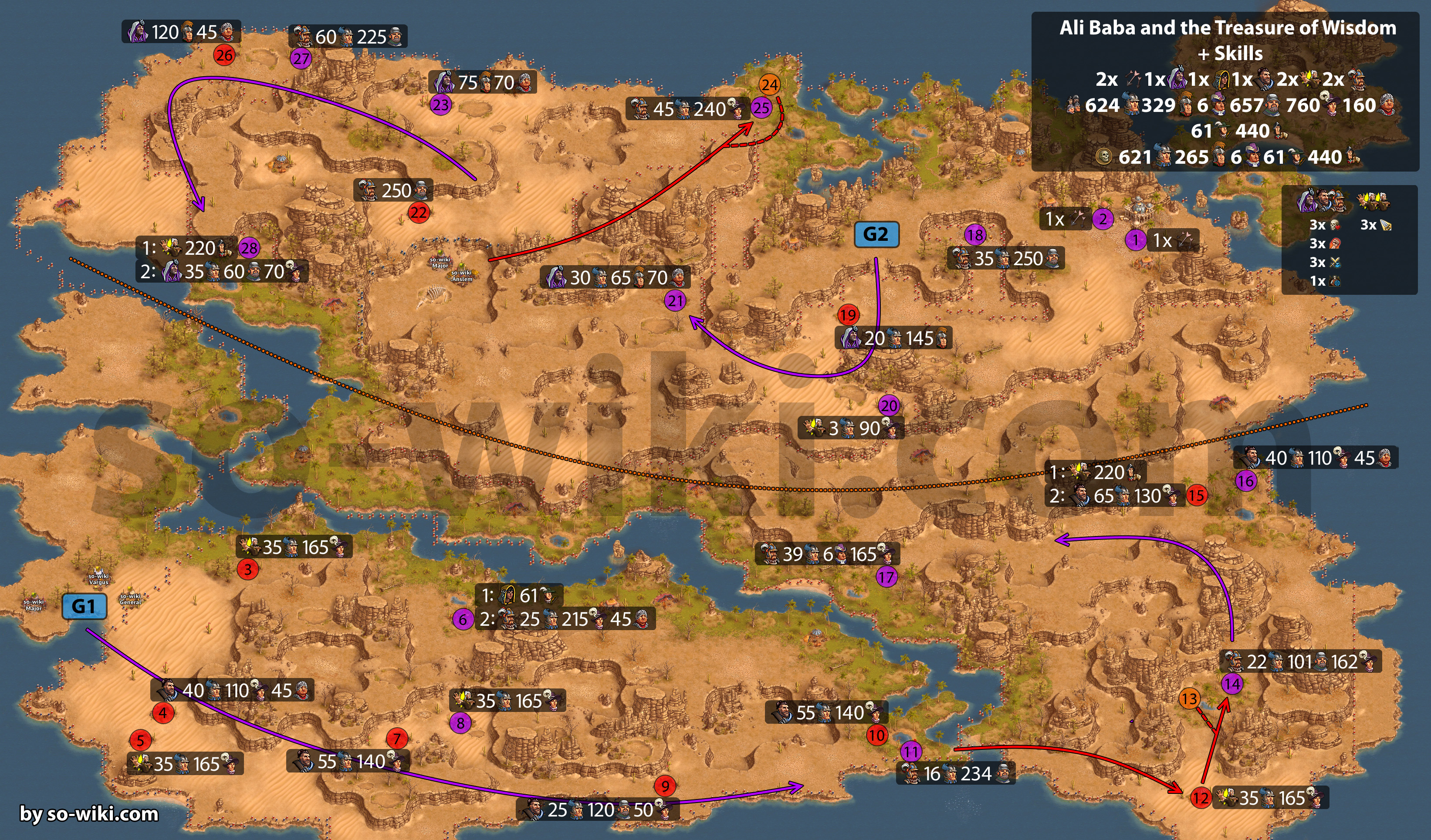Select the G1 general landing marker
Screen dimensions: 1431x840
pyautogui.click(x=84, y=606)
